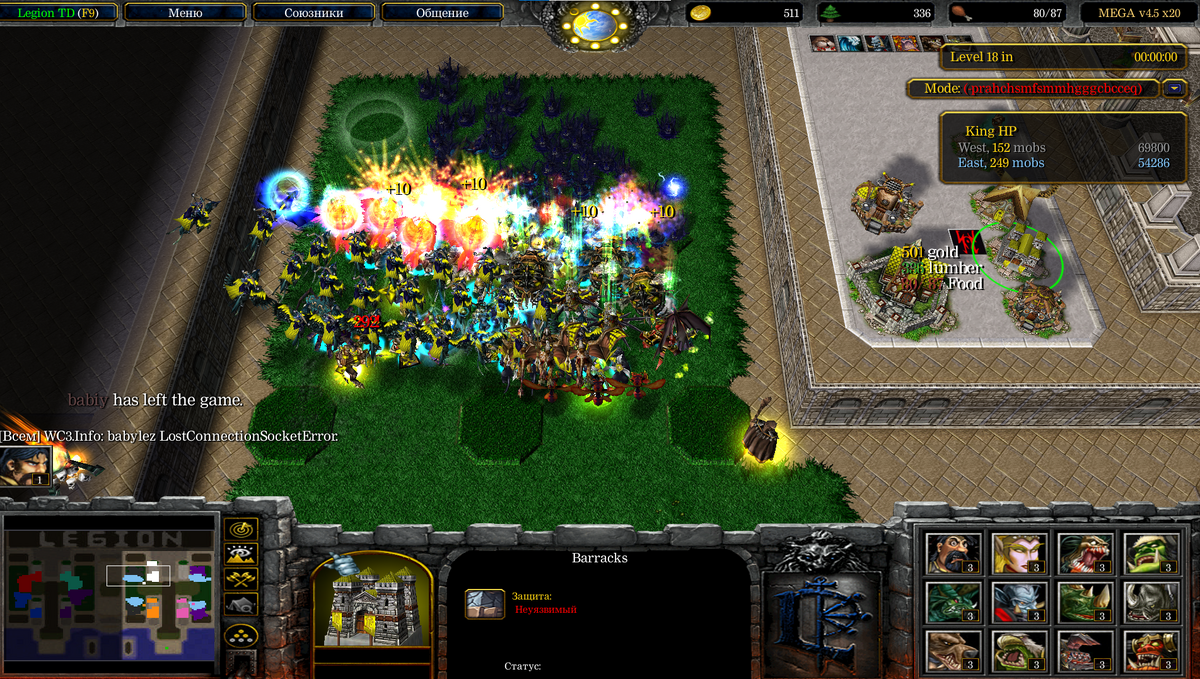Open the formation toggle button
Image resolution: width=1200 pixels, height=679 pixels.
click(243, 635)
